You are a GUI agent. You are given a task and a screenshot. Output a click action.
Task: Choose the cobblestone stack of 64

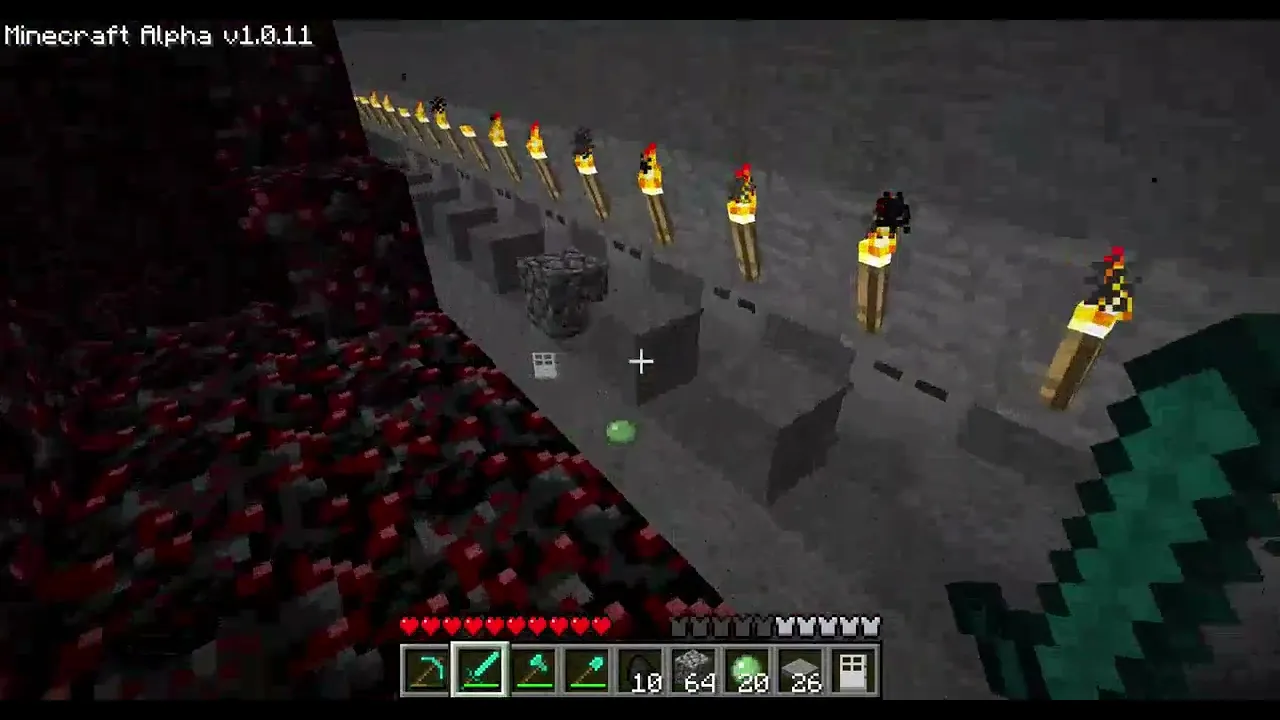(x=694, y=669)
